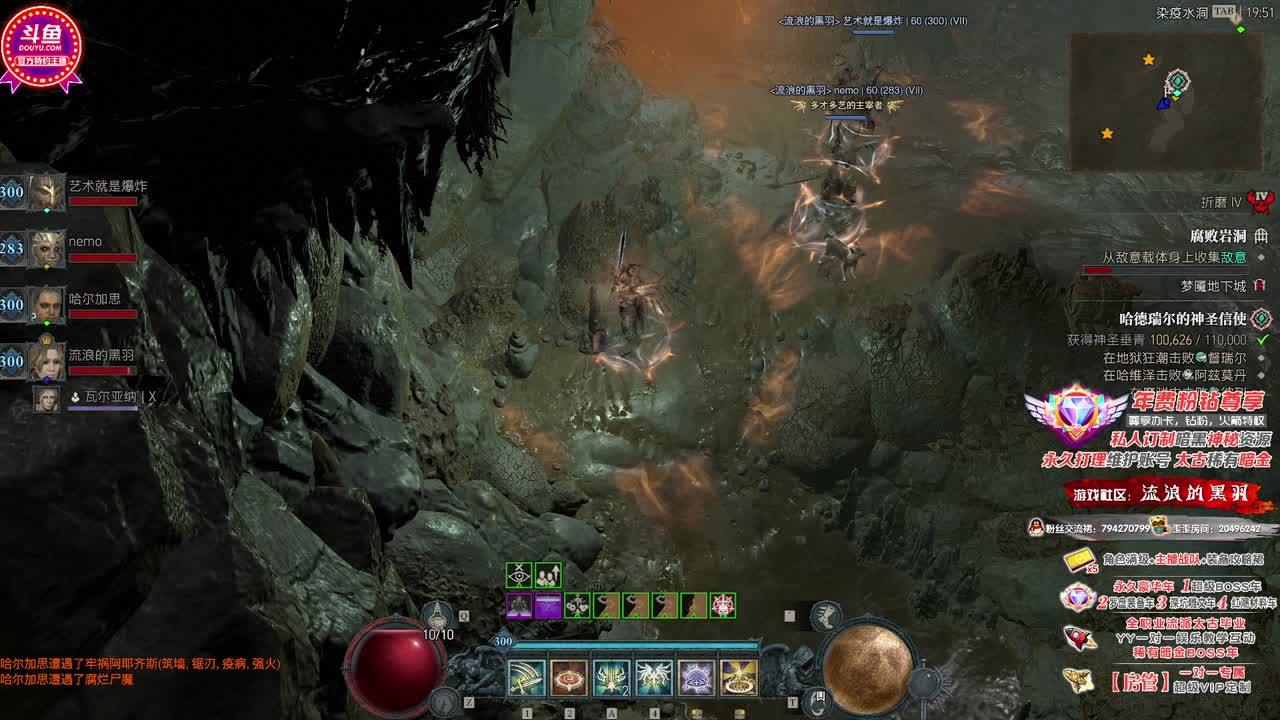
Task: Activate the golden consecration circle skill
Action: (739, 678)
